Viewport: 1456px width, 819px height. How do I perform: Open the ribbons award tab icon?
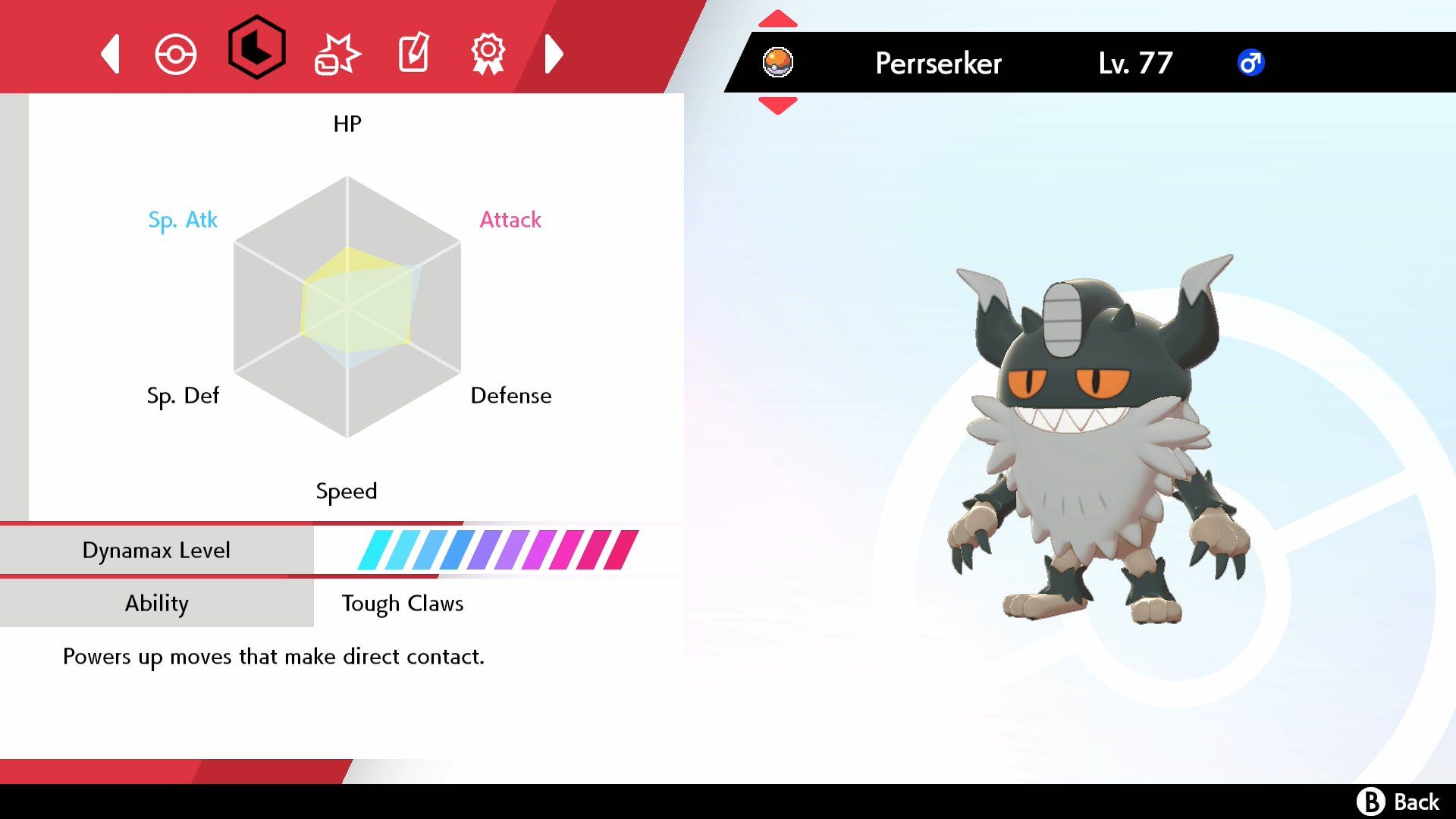pyautogui.click(x=488, y=53)
